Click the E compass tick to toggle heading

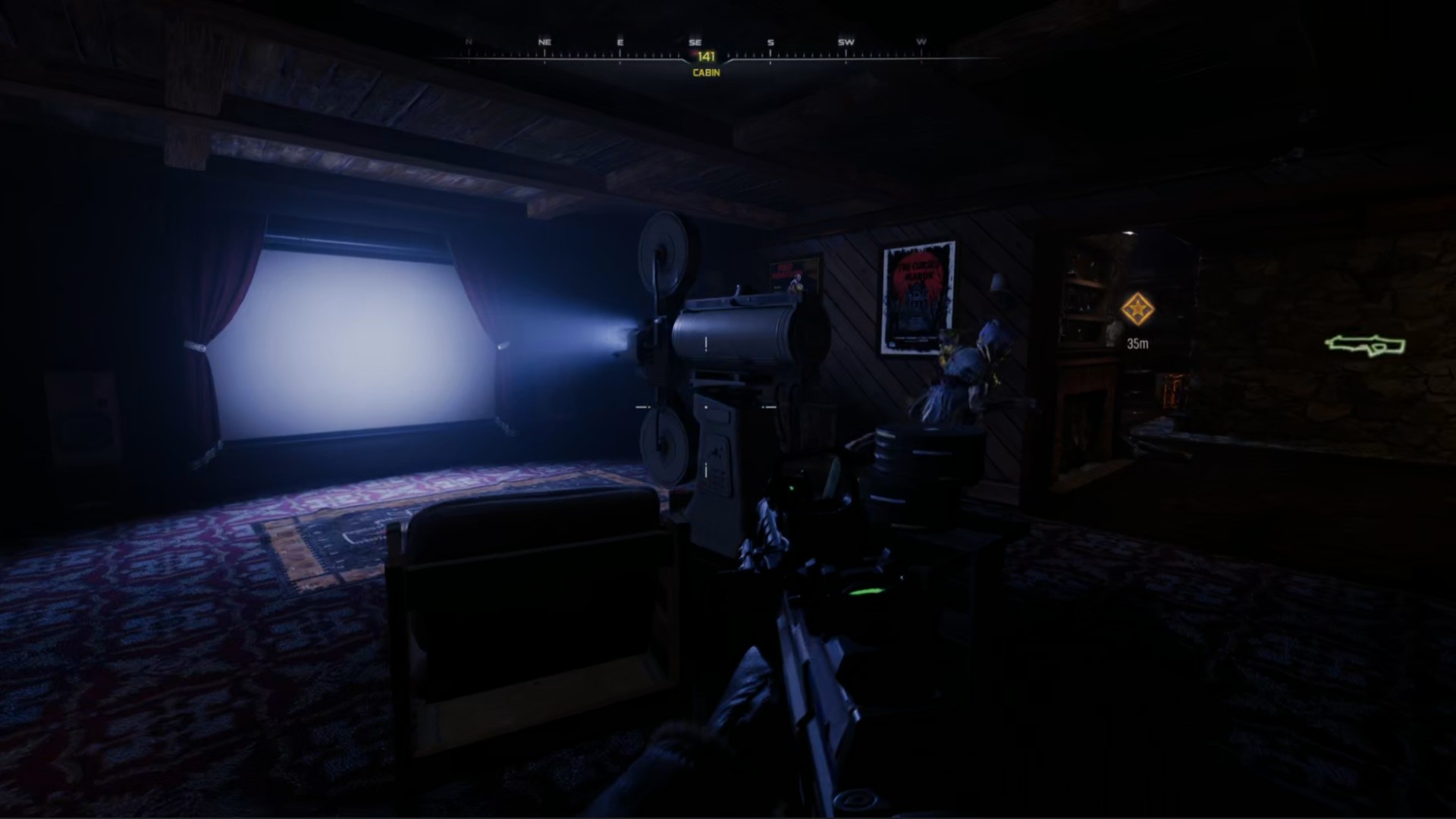point(620,42)
